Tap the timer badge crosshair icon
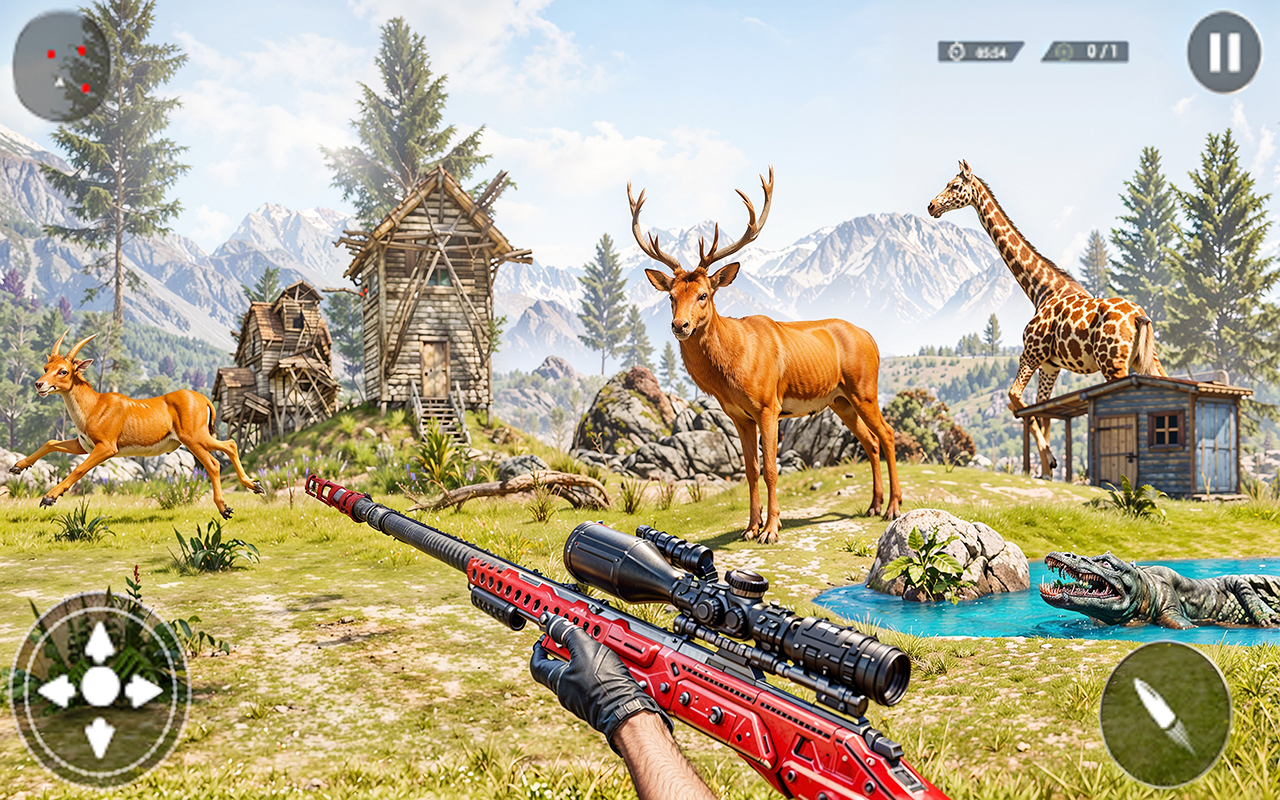 tap(956, 50)
